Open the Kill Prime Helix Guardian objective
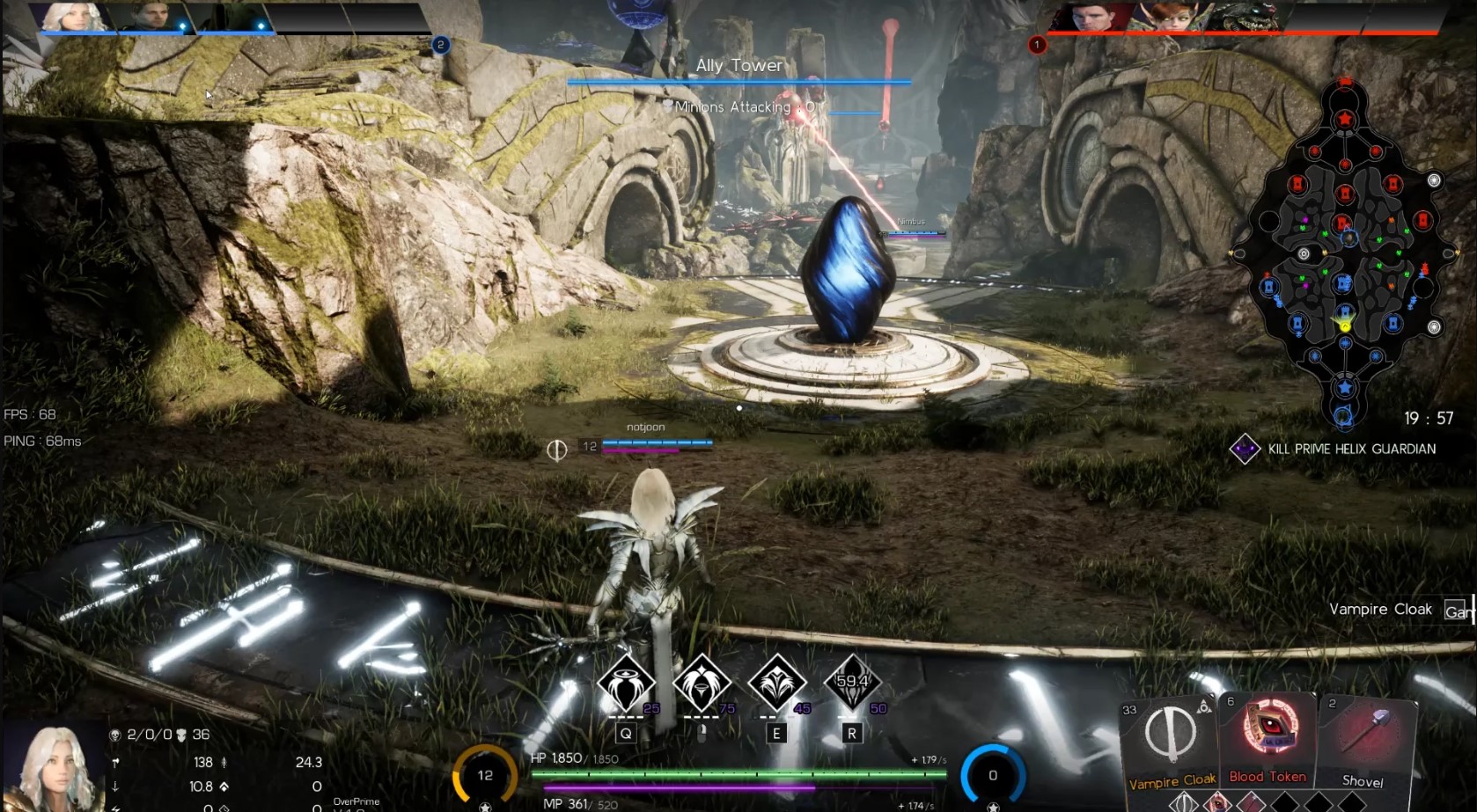 click(x=1338, y=449)
